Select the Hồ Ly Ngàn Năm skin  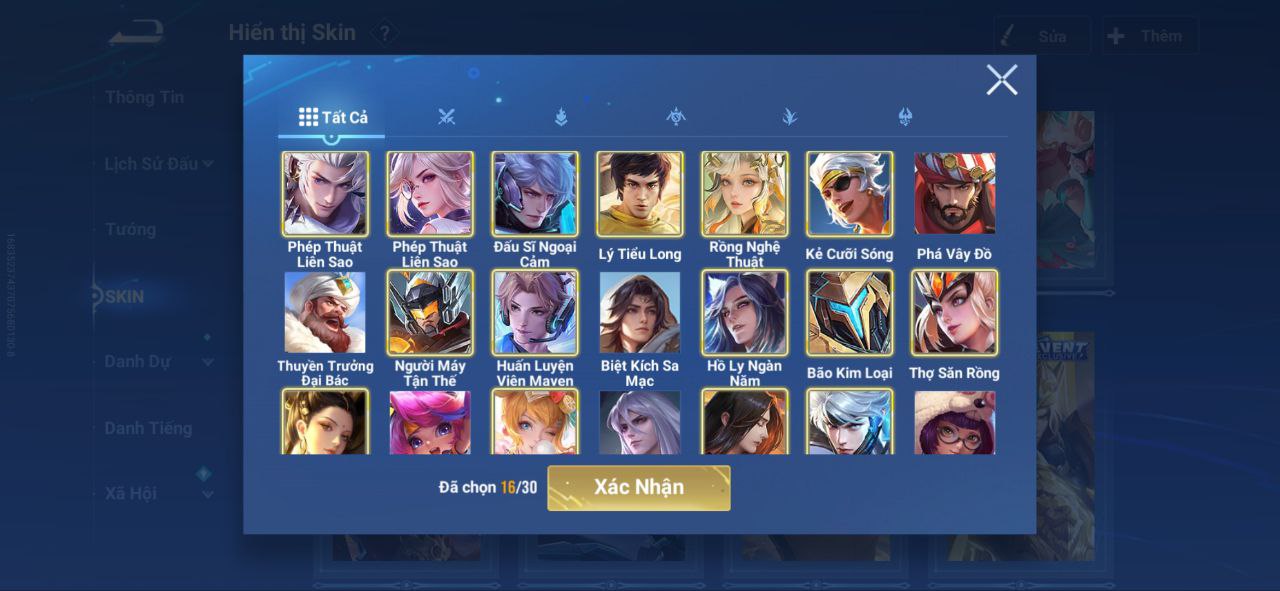coord(744,313)
